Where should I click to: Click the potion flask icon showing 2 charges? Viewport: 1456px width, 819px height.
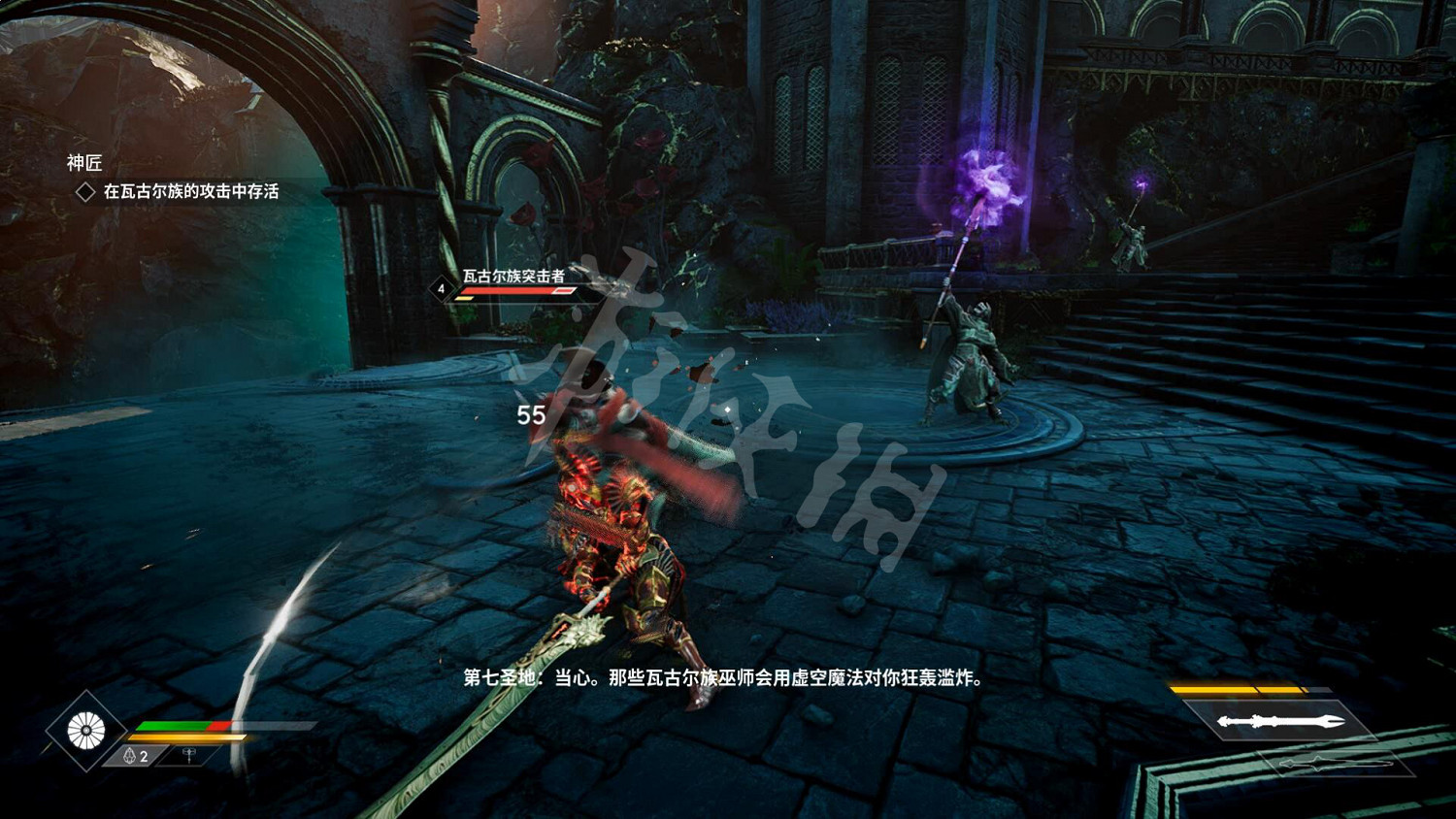(130, 755)
